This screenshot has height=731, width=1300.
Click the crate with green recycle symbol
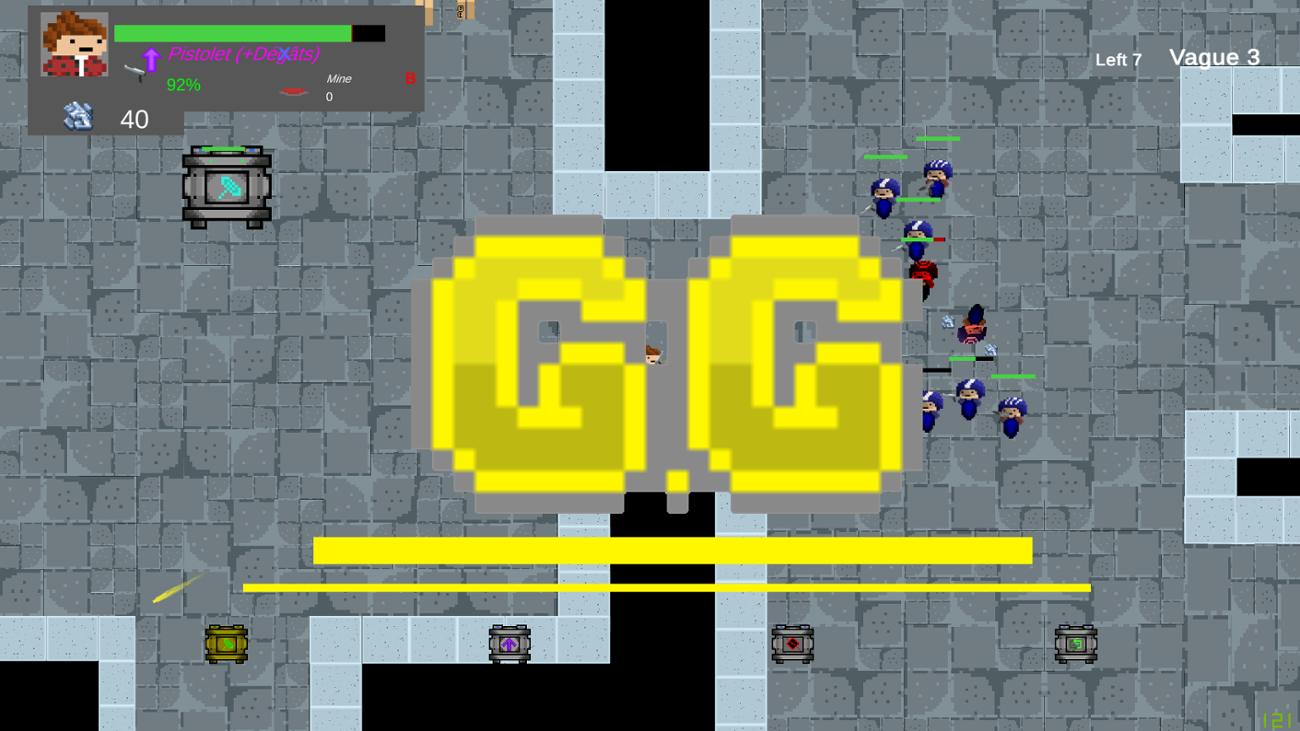tap(1077, 645)
